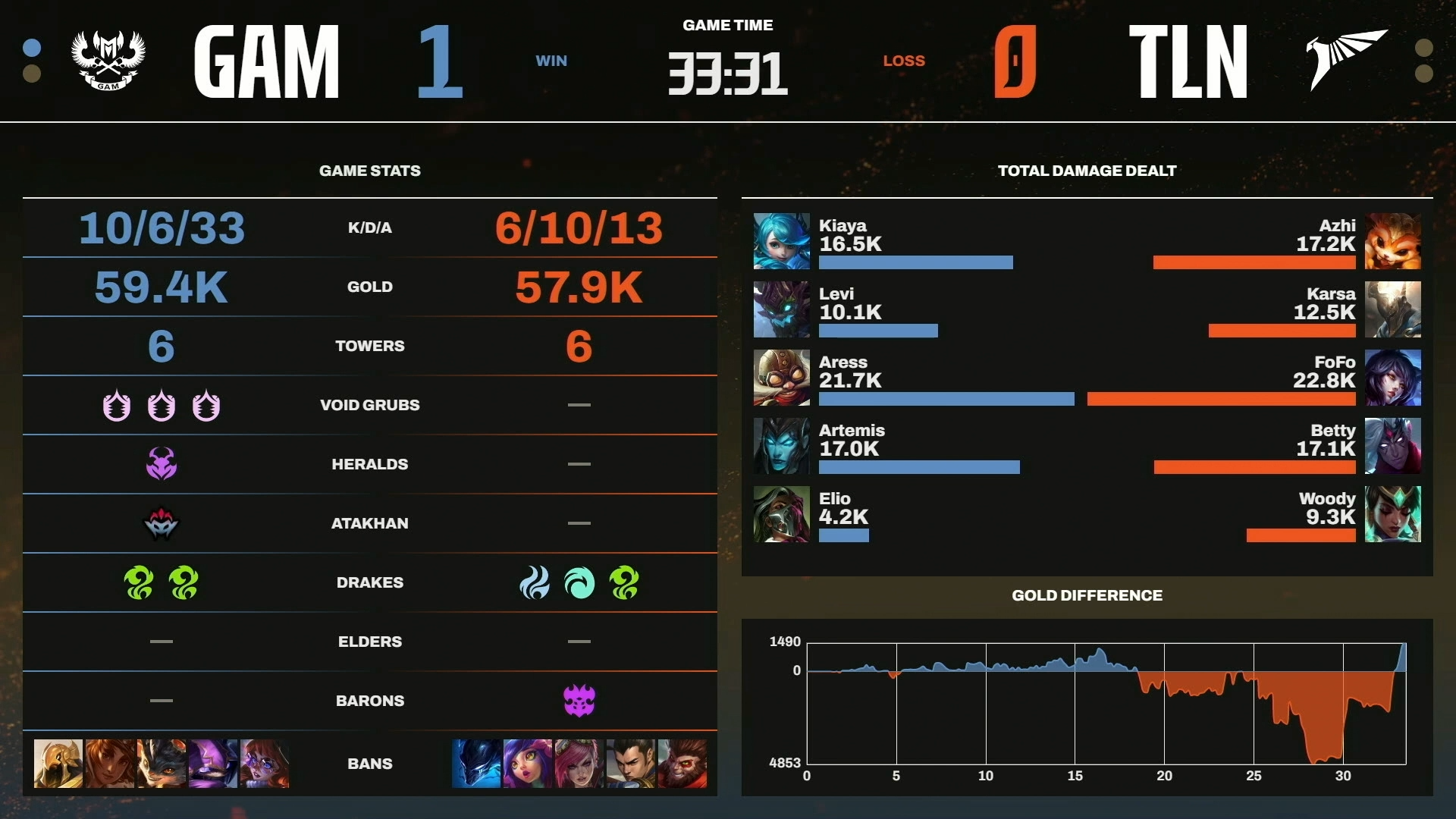
Task: Click the purple Baron icon
Action: [x=579, y=701]
